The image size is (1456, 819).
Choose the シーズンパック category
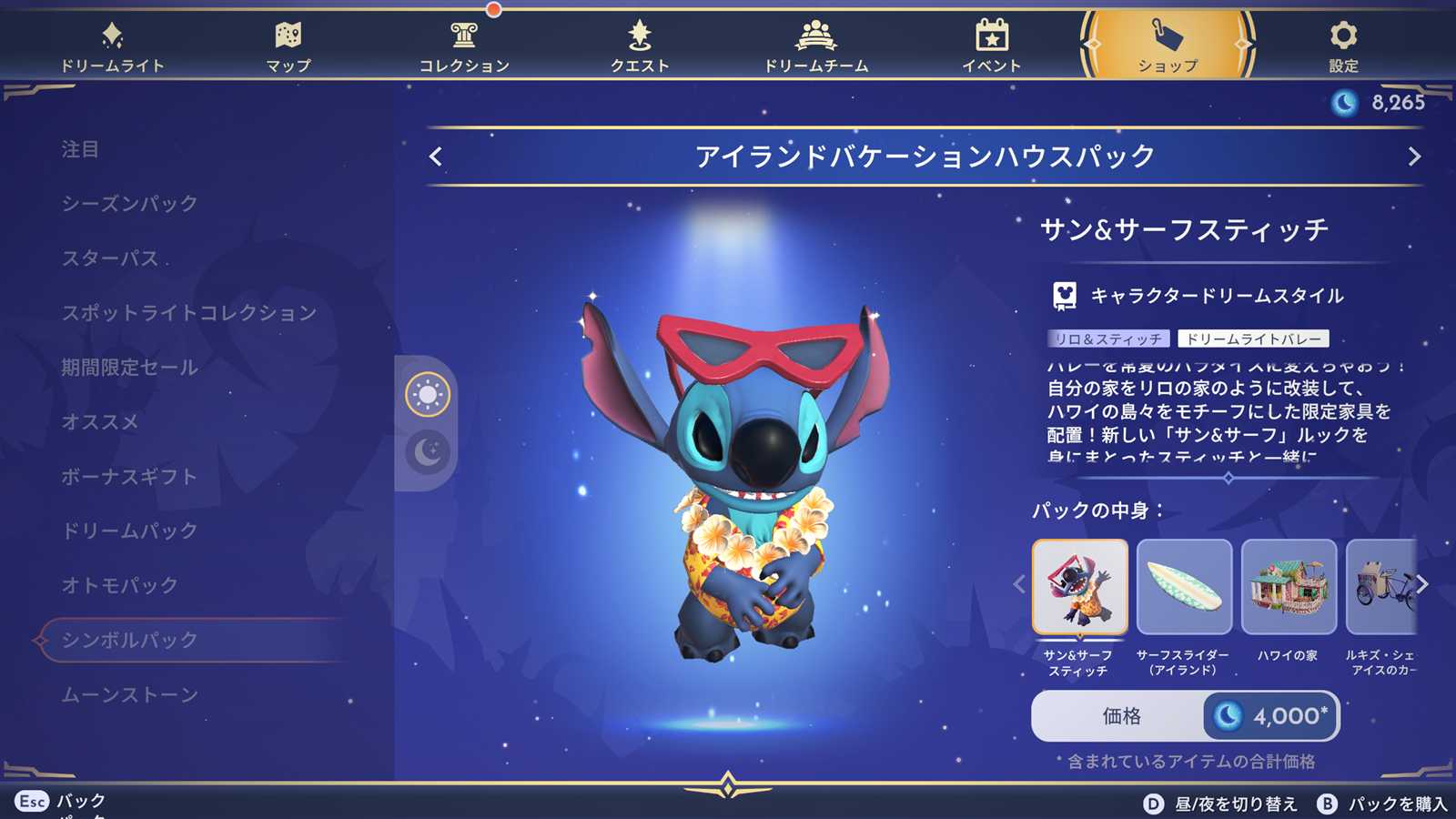(129, 204)
